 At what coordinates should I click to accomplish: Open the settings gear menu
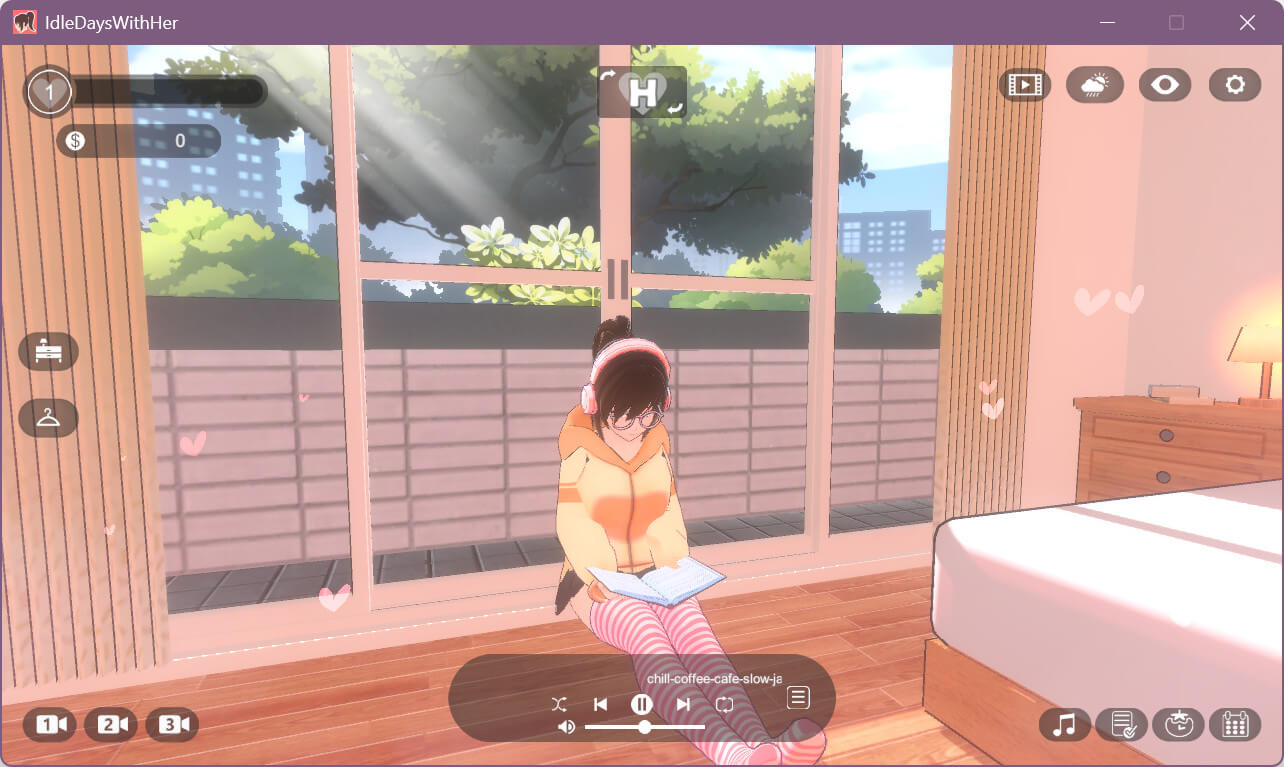pyautogui.click(x=1234, y=85)
